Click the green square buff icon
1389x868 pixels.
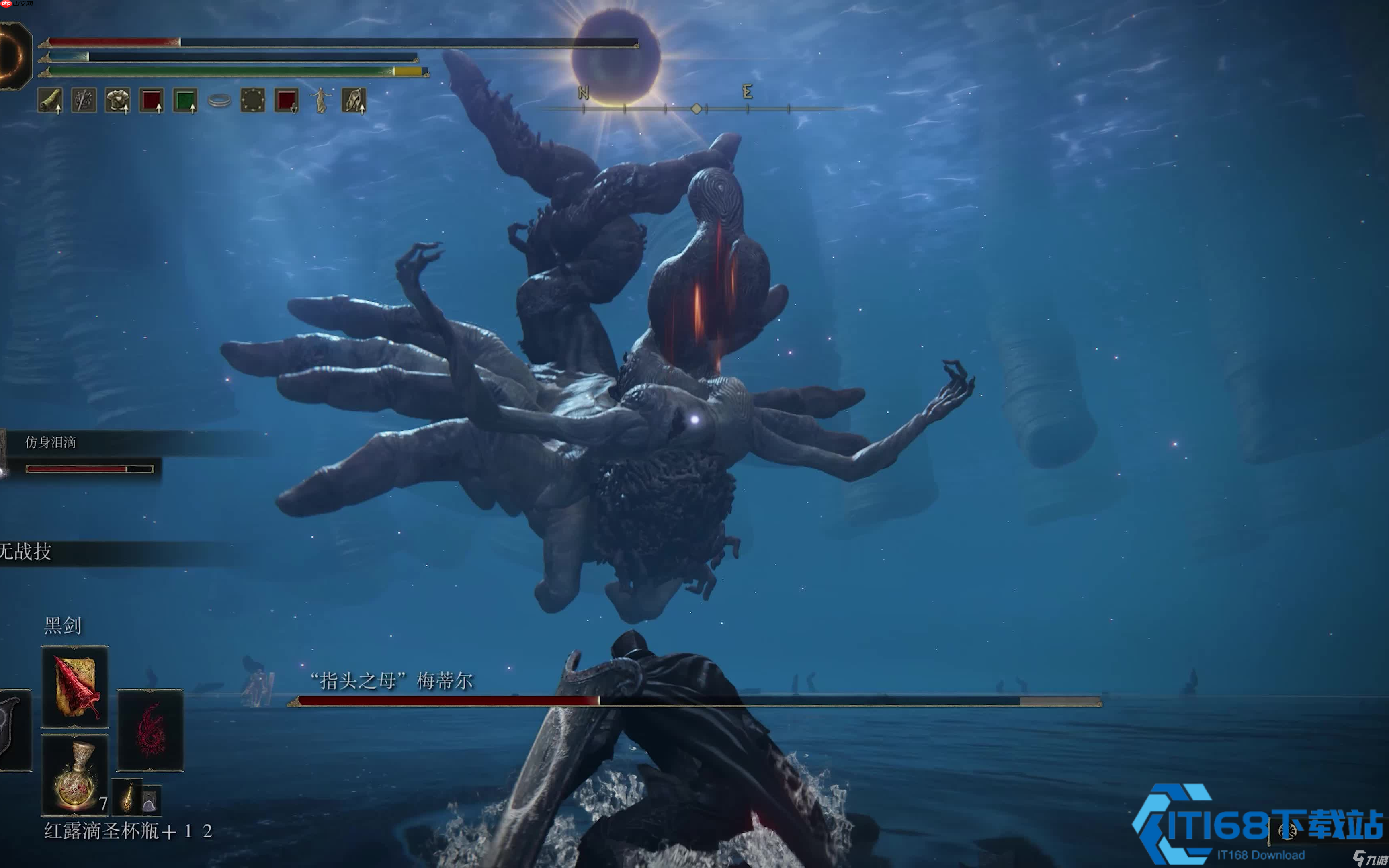pos(185,100)
